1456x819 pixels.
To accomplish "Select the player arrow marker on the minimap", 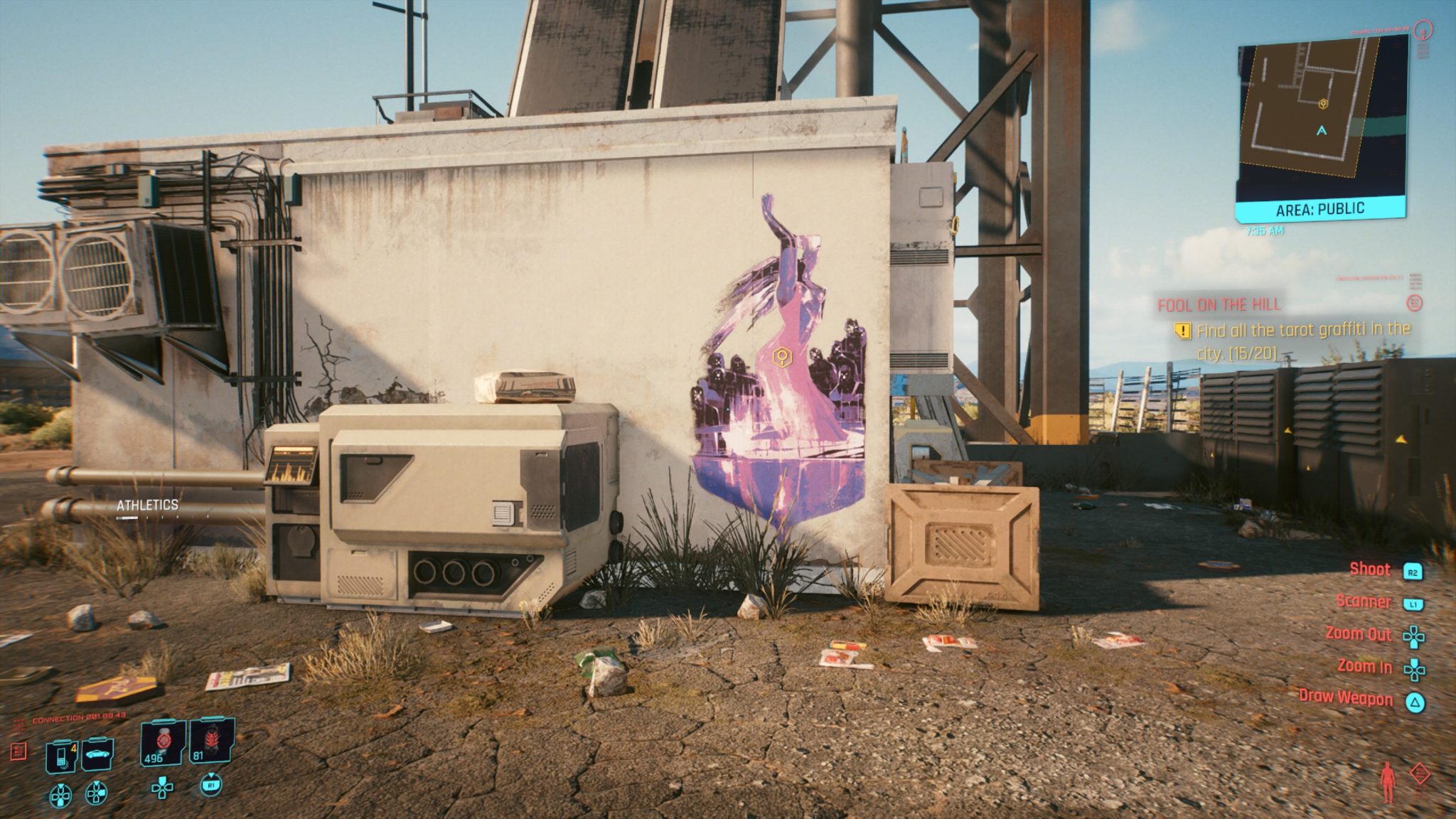I will click(x=1322, y=132).
